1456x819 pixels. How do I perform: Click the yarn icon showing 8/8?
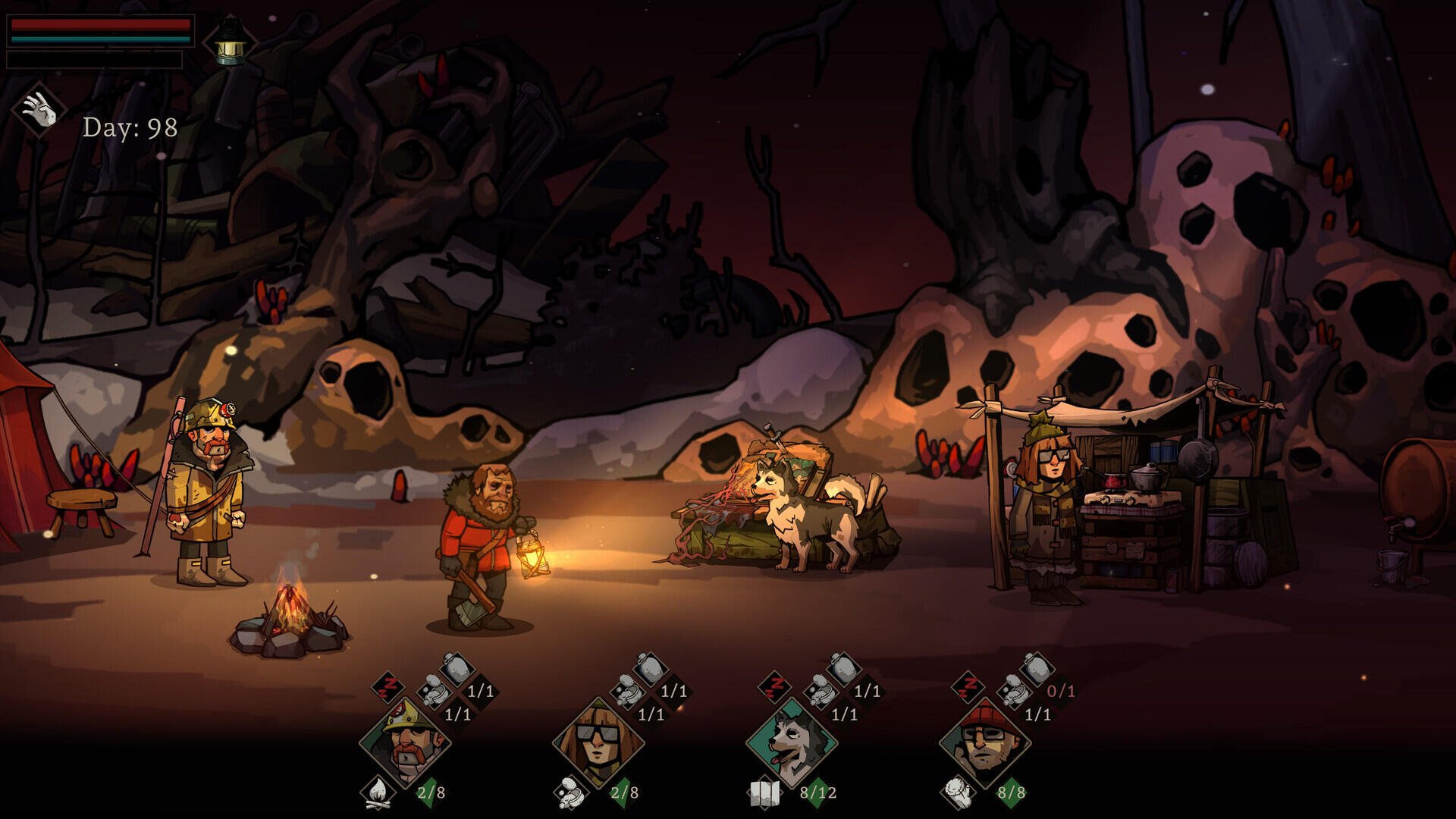tap(958, 792)
